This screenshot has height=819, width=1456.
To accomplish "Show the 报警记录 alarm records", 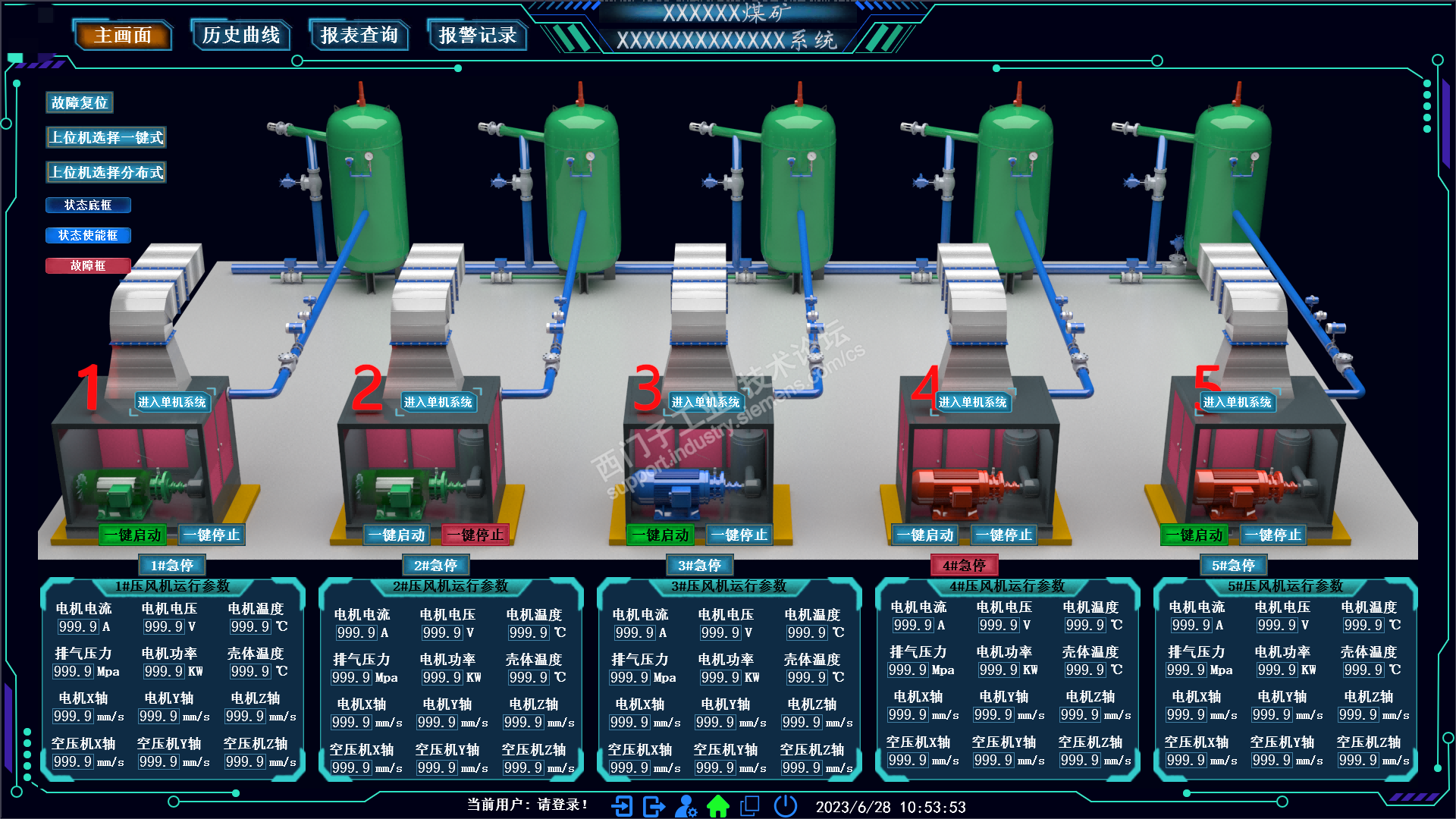I will pyautogui.click(x=478, y=36).
